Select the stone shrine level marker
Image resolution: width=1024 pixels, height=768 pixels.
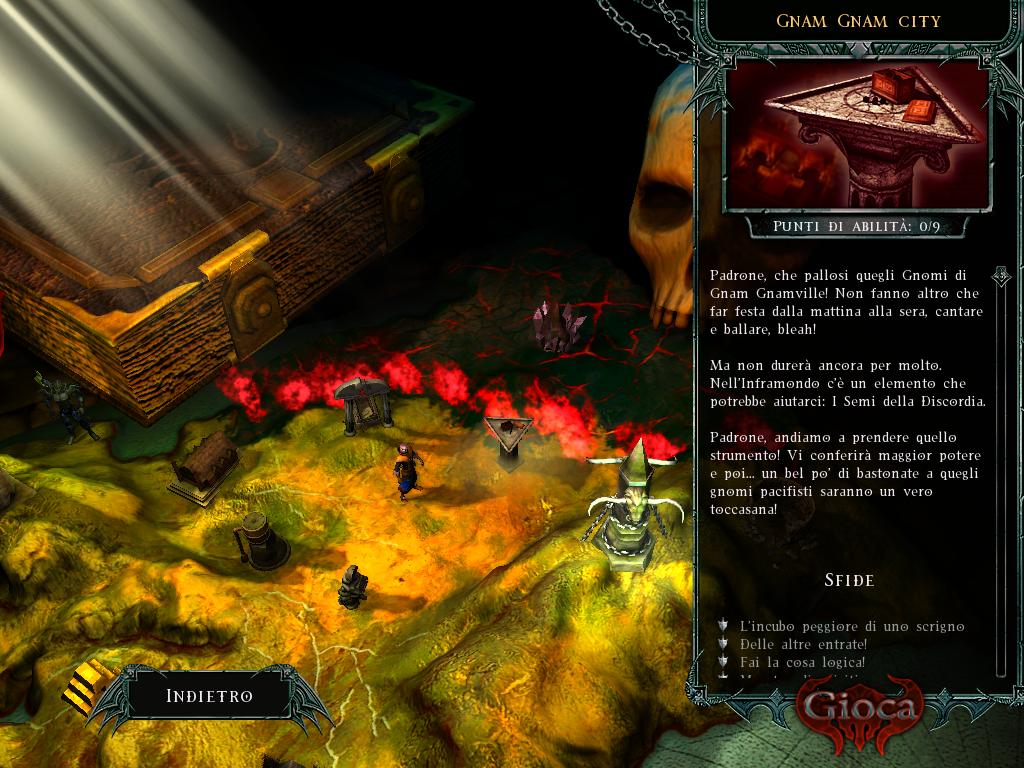coord(362,404)
